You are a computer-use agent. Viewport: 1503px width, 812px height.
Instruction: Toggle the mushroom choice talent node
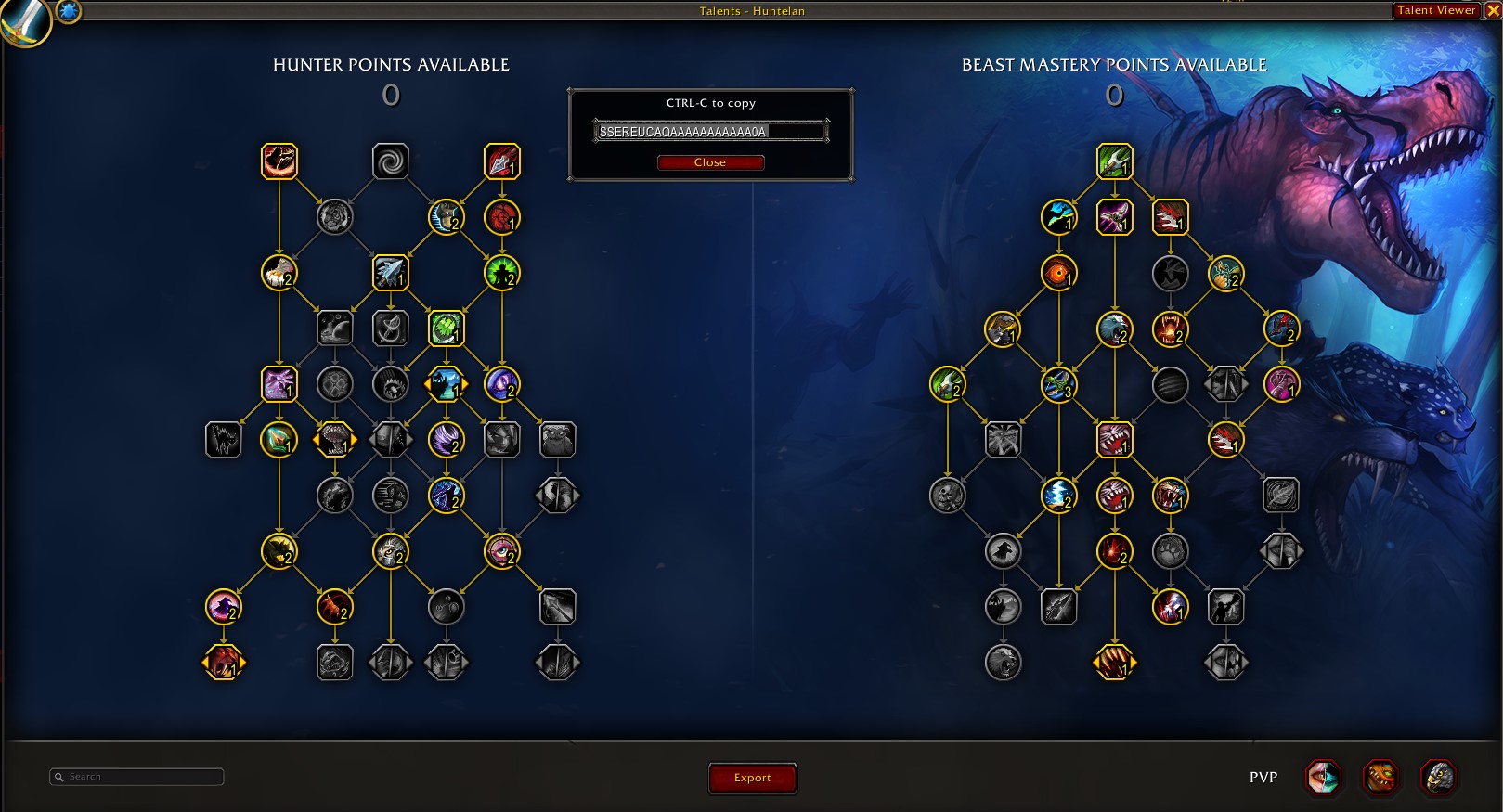pyautogui.click(x=334, y=440)
